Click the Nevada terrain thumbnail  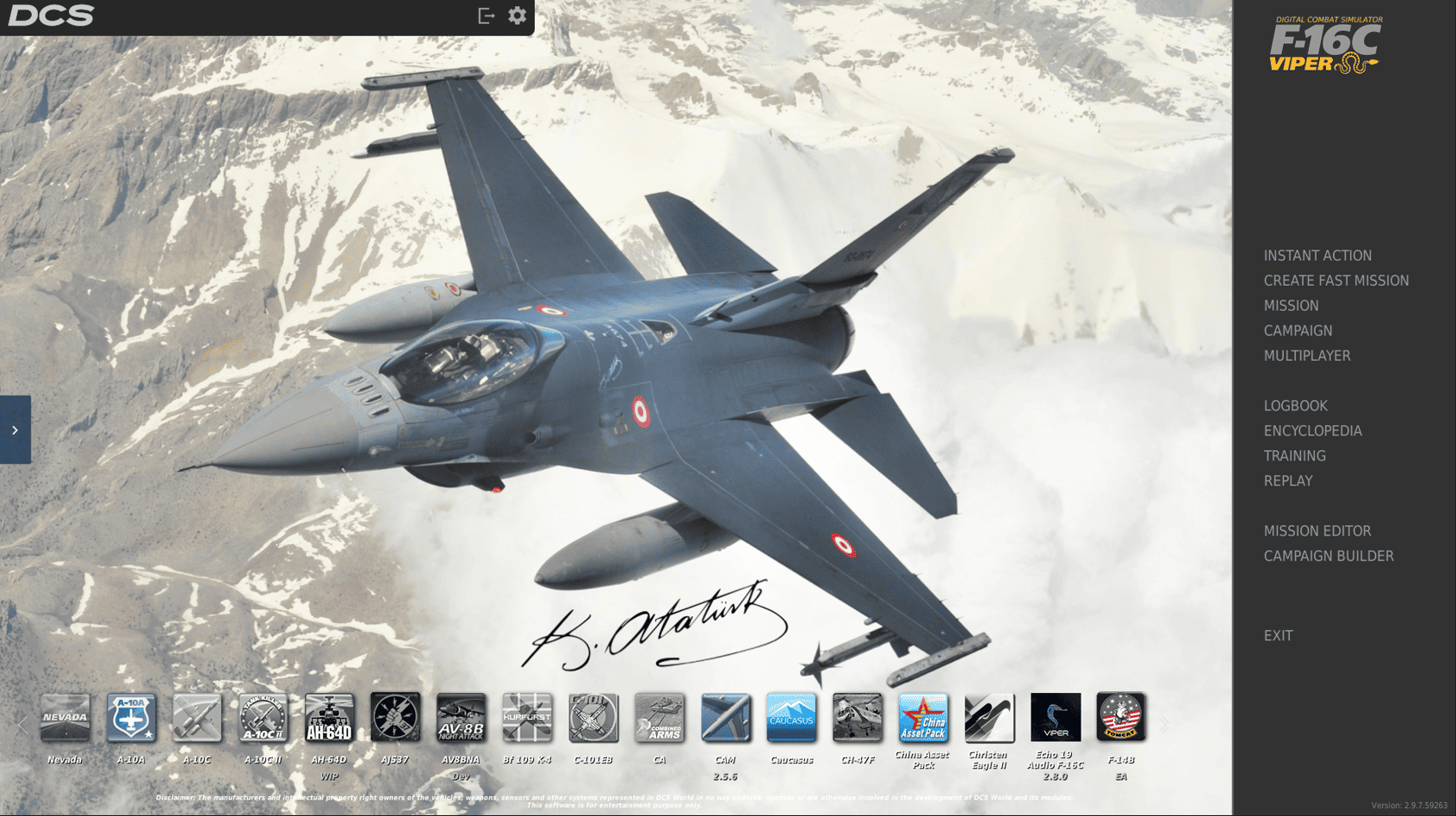[x=65, y=718]
